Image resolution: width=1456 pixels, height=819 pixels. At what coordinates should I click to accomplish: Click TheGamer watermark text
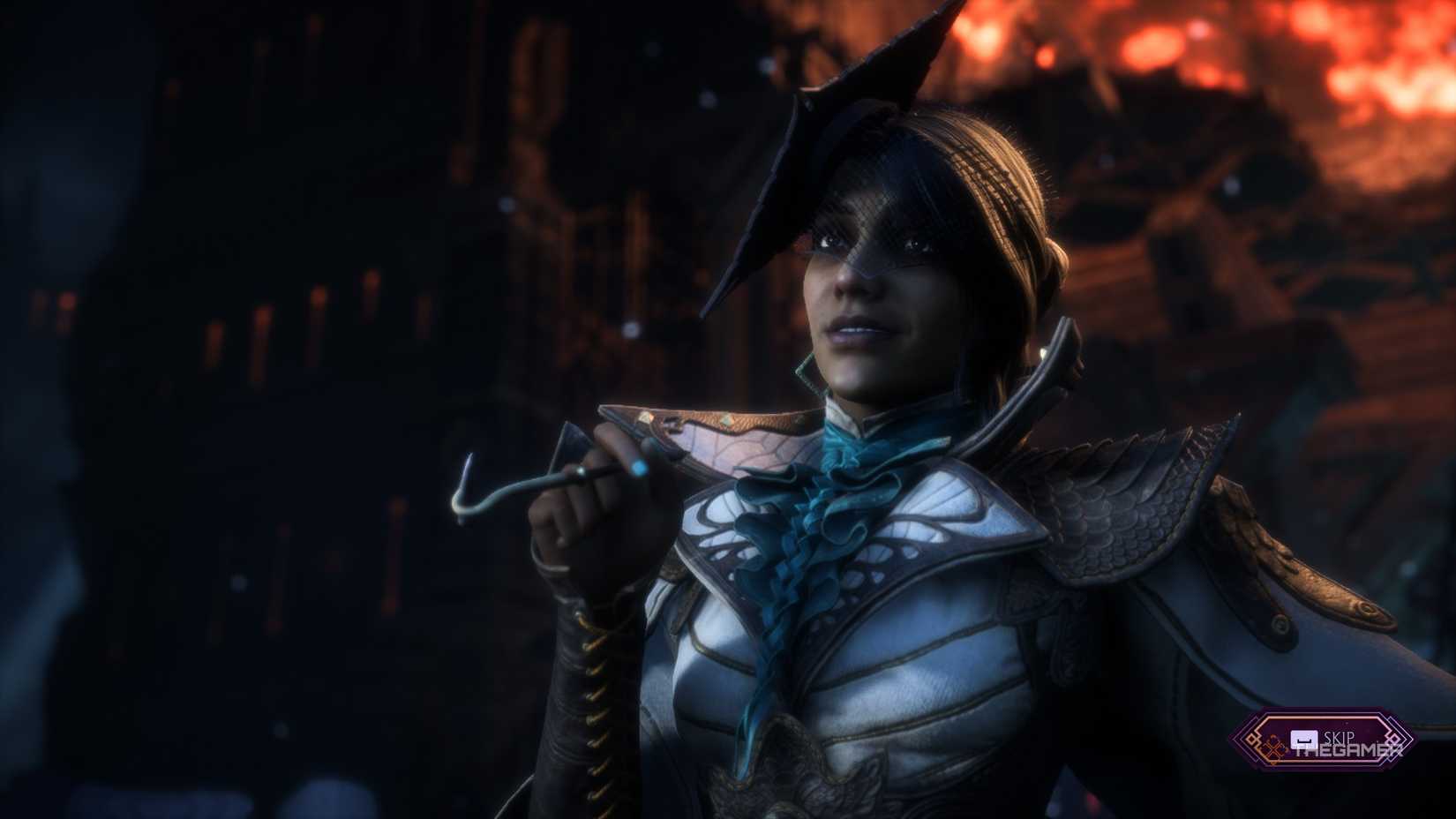(1350, 750)
